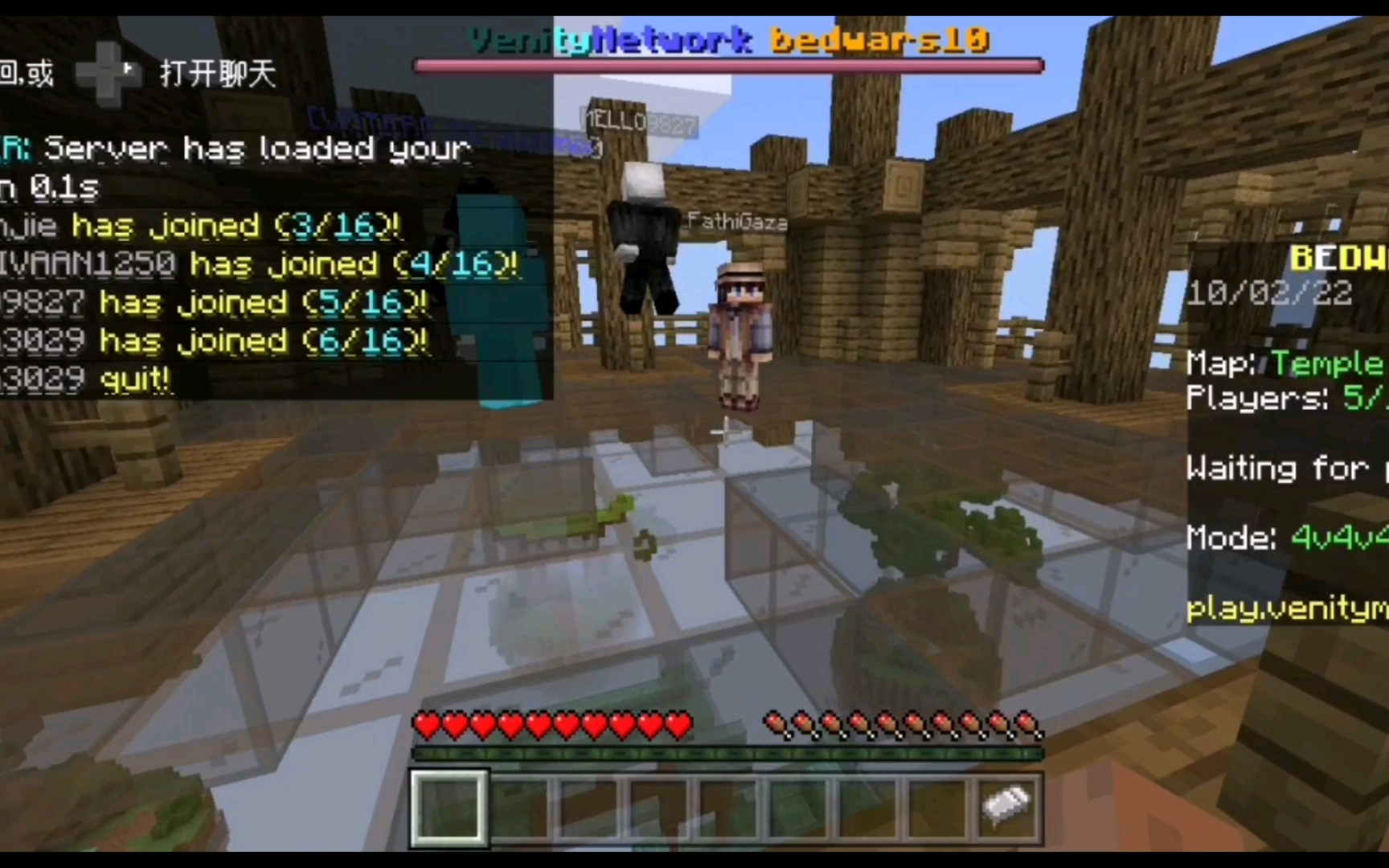
Task: Select the fifth empty hotbar slot
Action: [x=727, y=806]
